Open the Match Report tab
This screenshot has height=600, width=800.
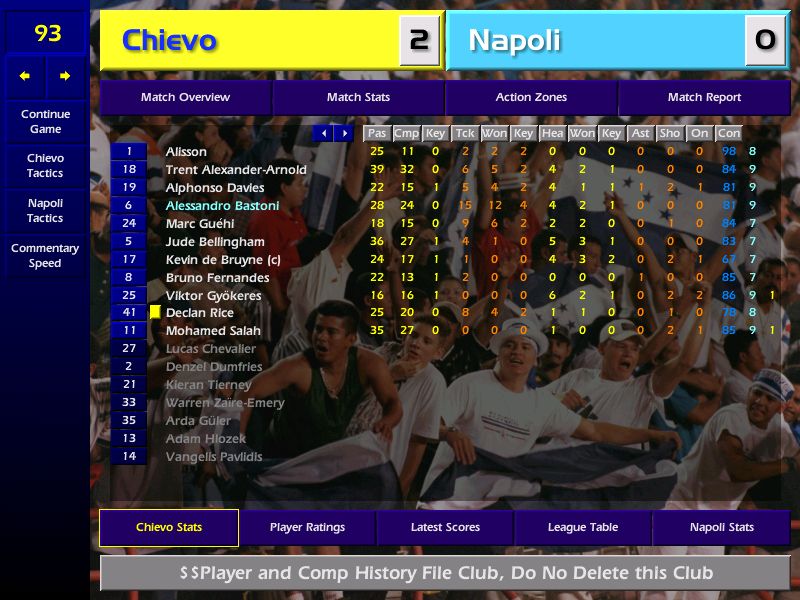(x=704, y=97)
